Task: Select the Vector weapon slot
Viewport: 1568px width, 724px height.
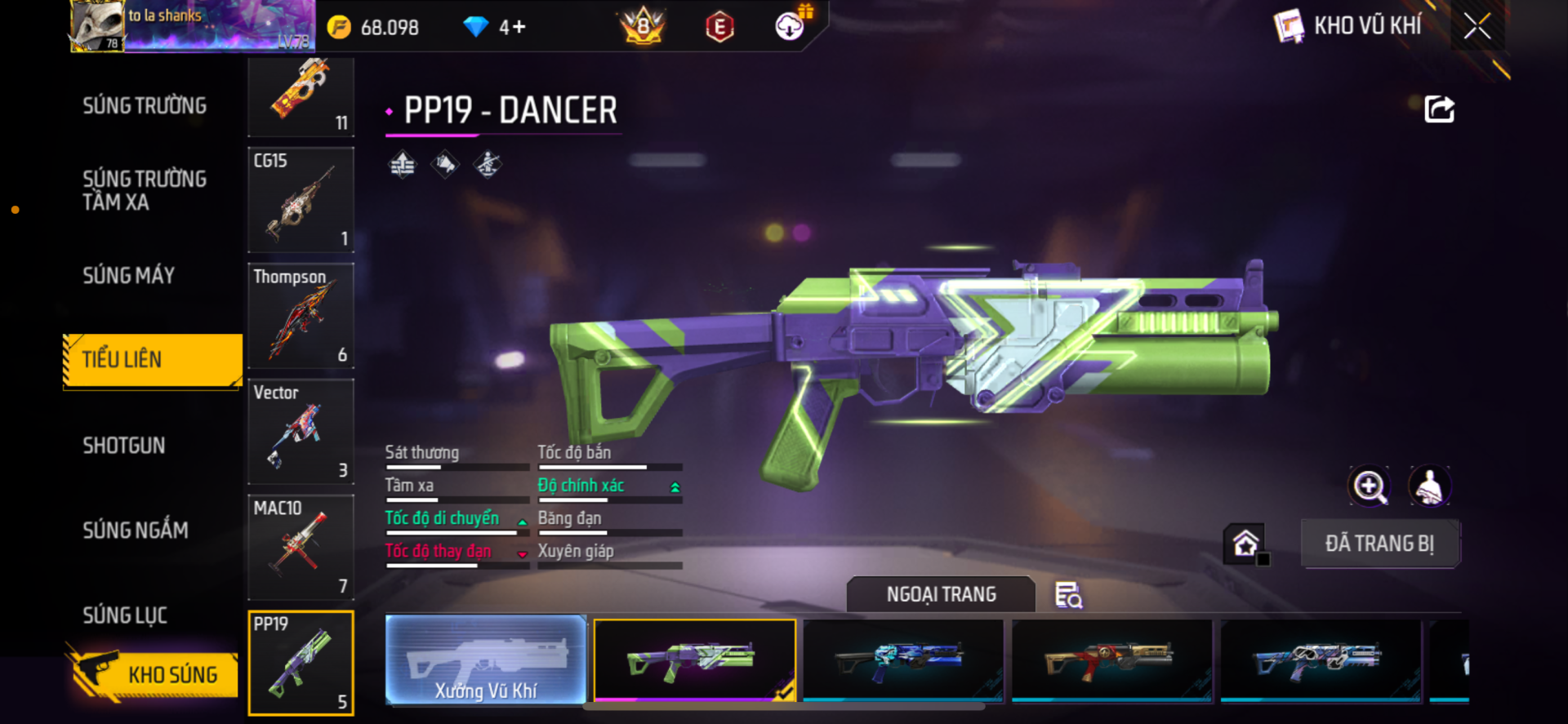Action: (x=301, y=432)
